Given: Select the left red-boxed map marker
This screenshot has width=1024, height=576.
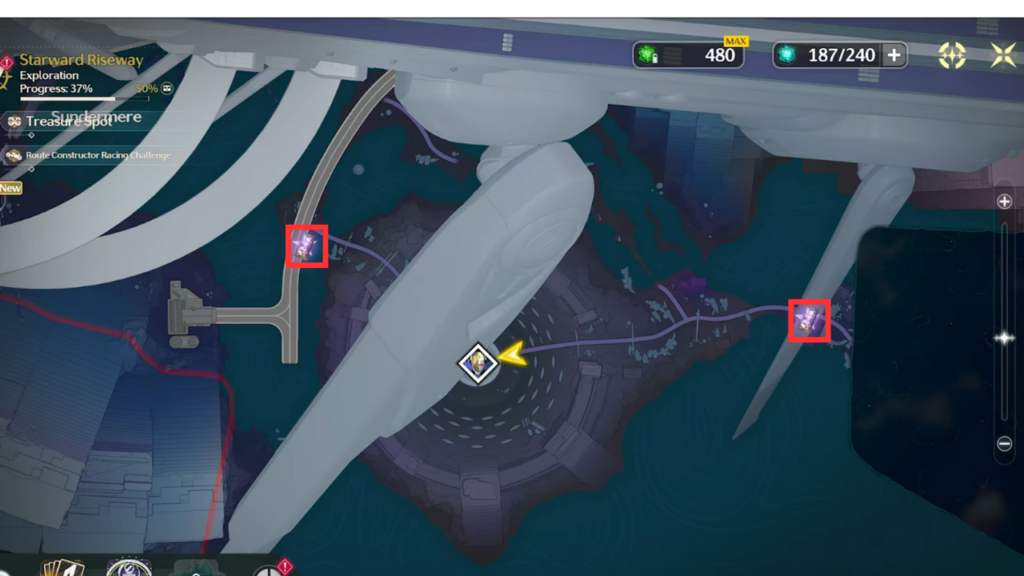Looking at the screenshot, I should click(x=308, y=246).
